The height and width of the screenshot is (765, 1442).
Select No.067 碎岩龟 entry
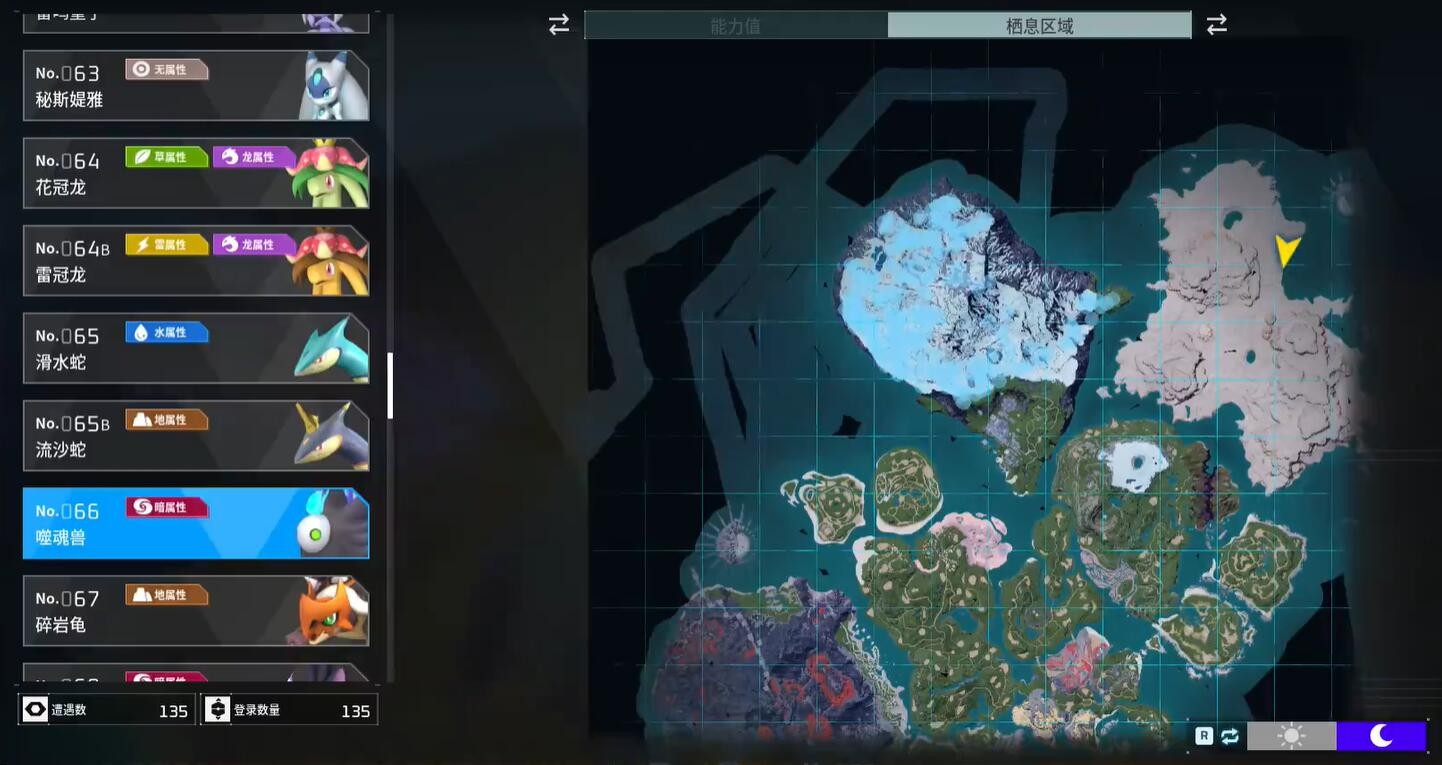click(x=196, y=611)
